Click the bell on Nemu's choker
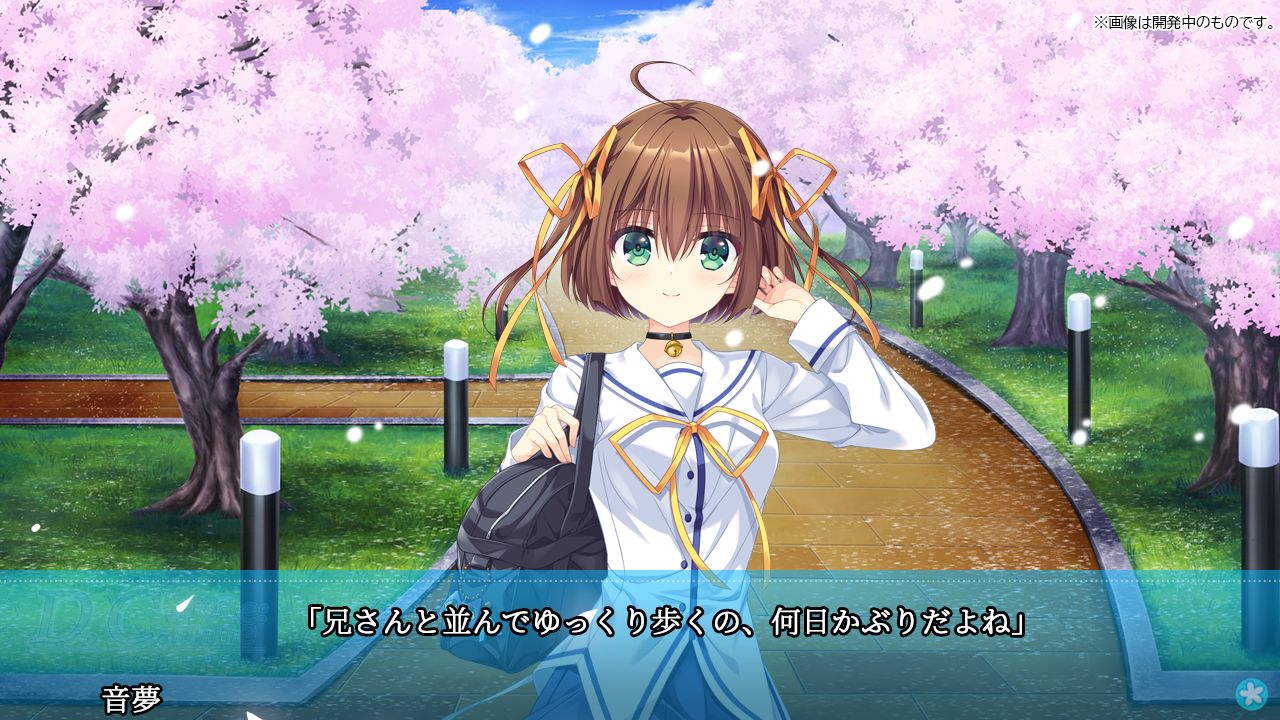 coord(672,347)
